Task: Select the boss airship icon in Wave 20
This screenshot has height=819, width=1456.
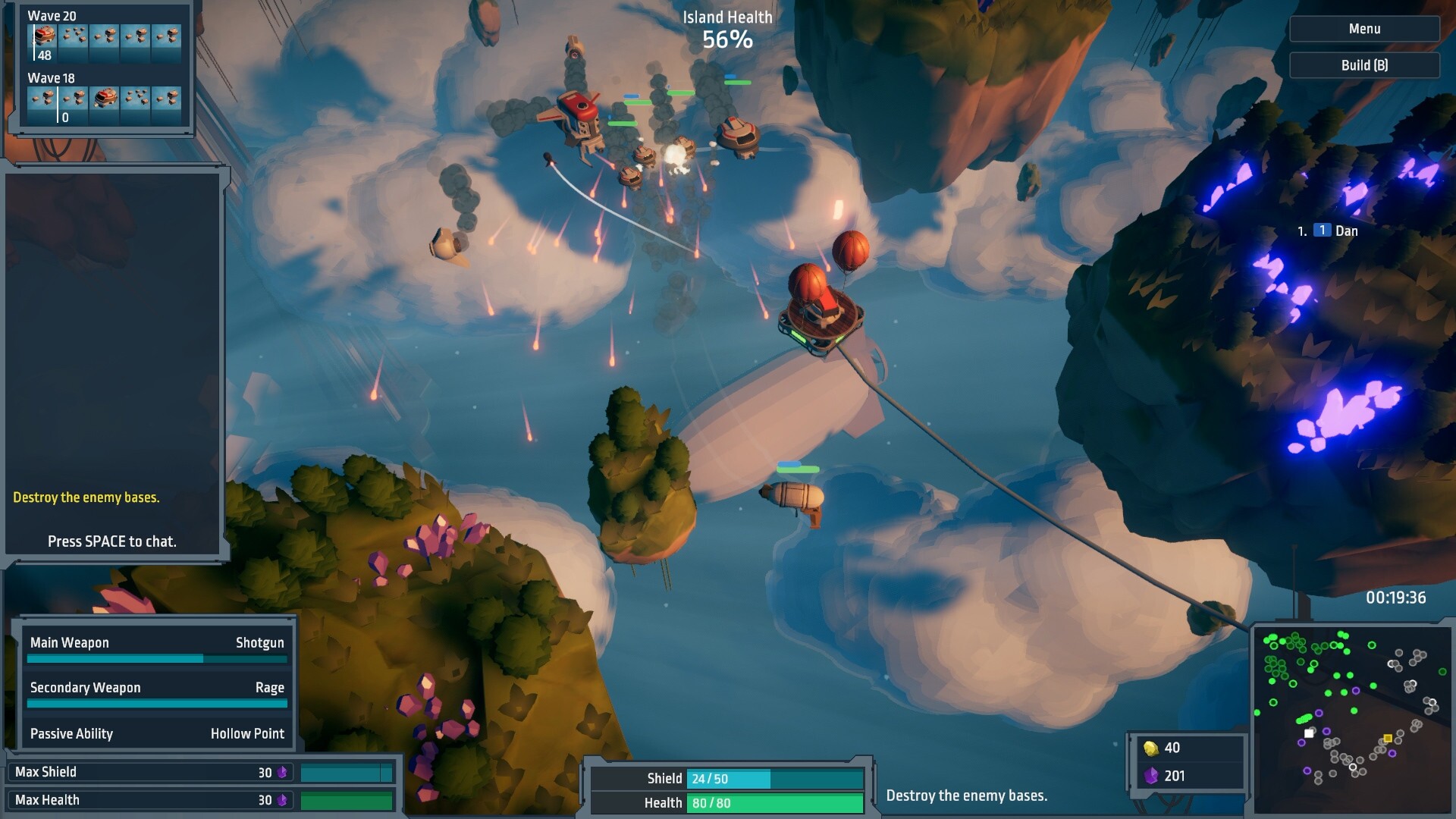Action: (43, 36)
